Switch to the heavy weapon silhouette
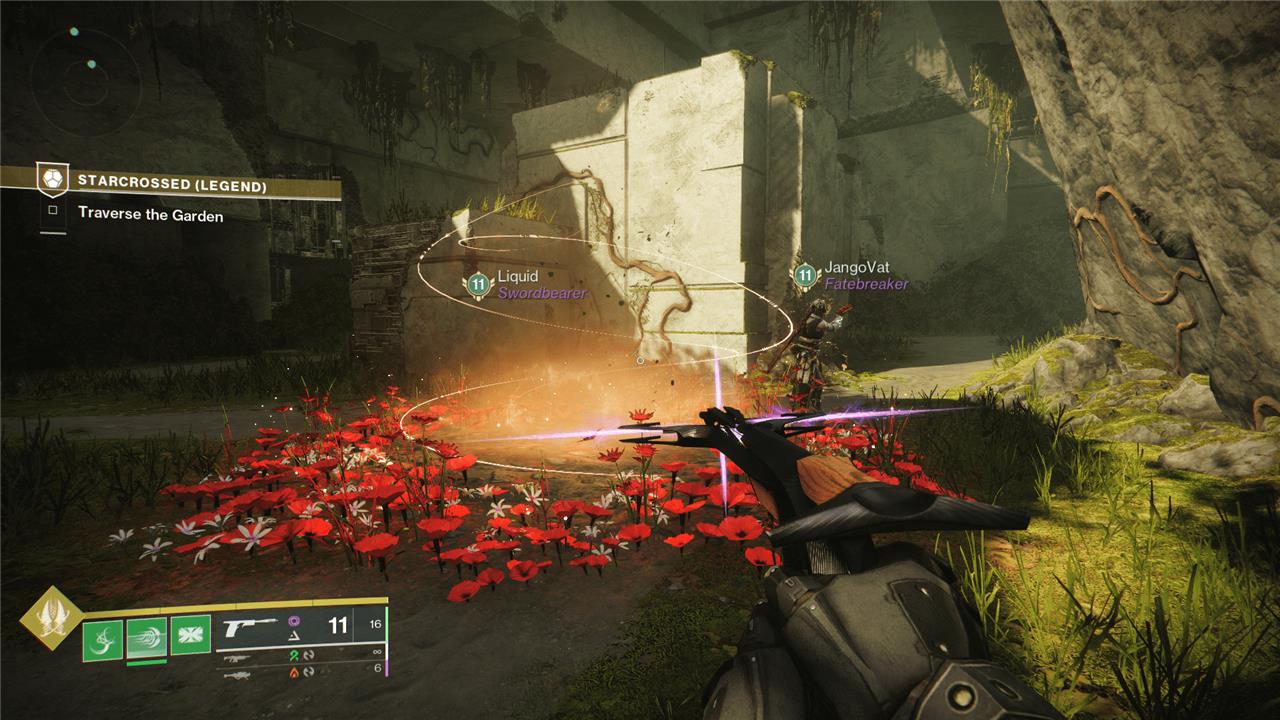 point(236,674)
